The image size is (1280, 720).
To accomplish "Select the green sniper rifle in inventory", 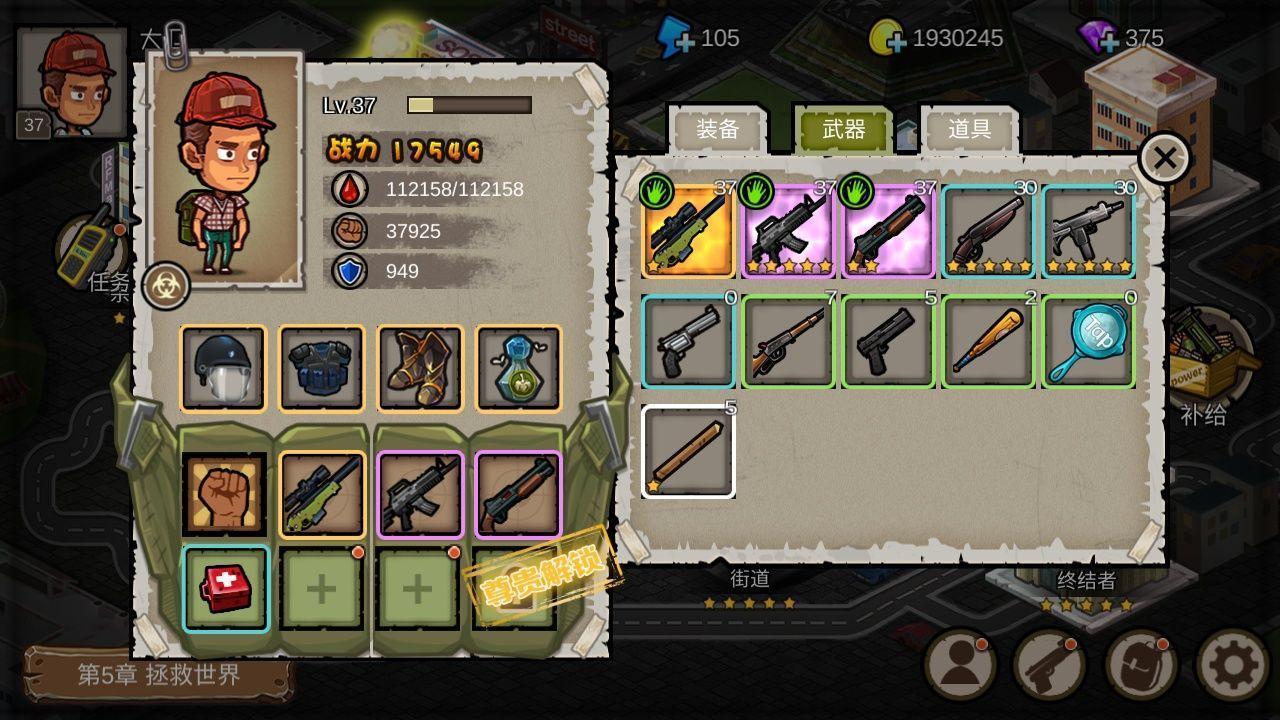I will pyautogui.click(x=689, y=231).
